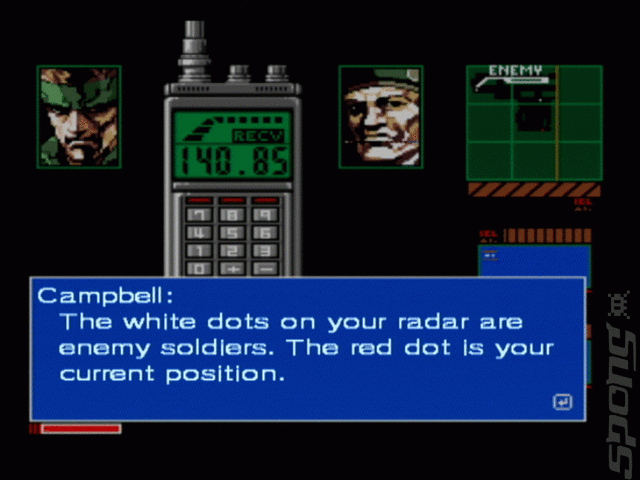Lower the frequency with the minus key
Screen dimensions: 640x480
264,268
